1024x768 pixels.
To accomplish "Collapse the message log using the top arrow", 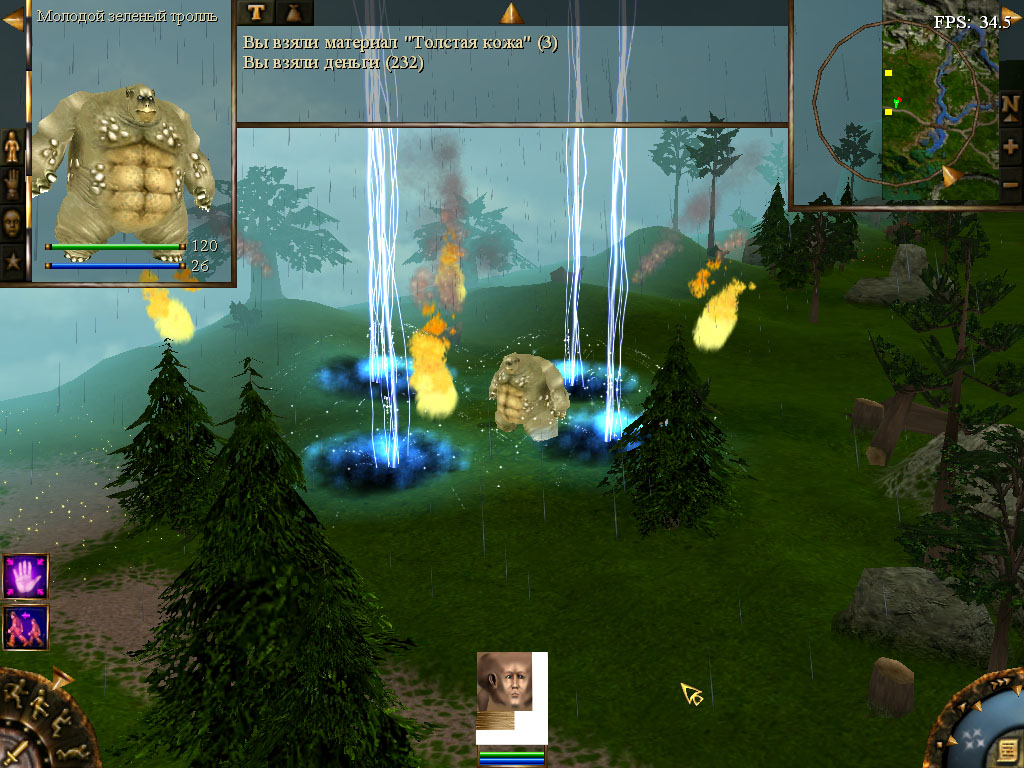I will coord(511,13).
